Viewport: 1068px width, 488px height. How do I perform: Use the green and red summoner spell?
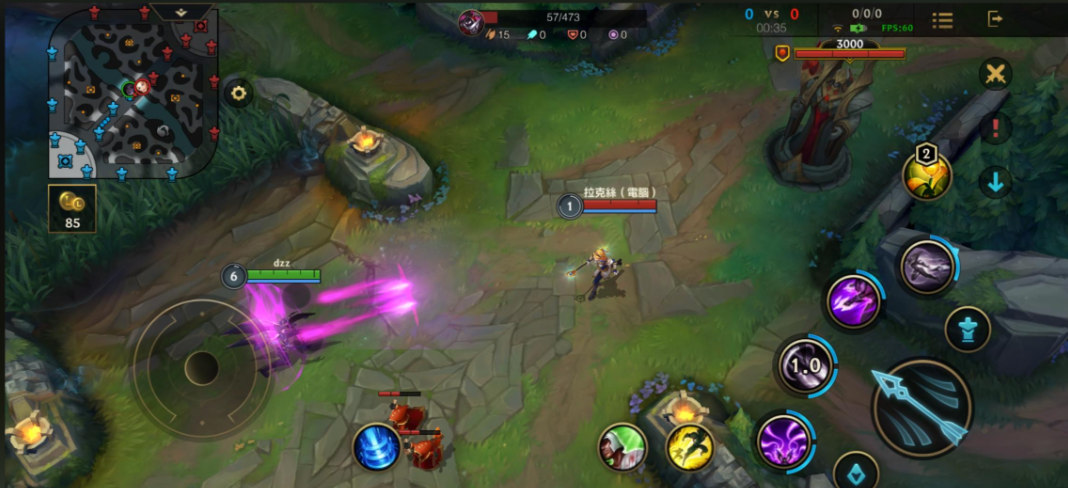pyautogui.click(x=622, y=446)
